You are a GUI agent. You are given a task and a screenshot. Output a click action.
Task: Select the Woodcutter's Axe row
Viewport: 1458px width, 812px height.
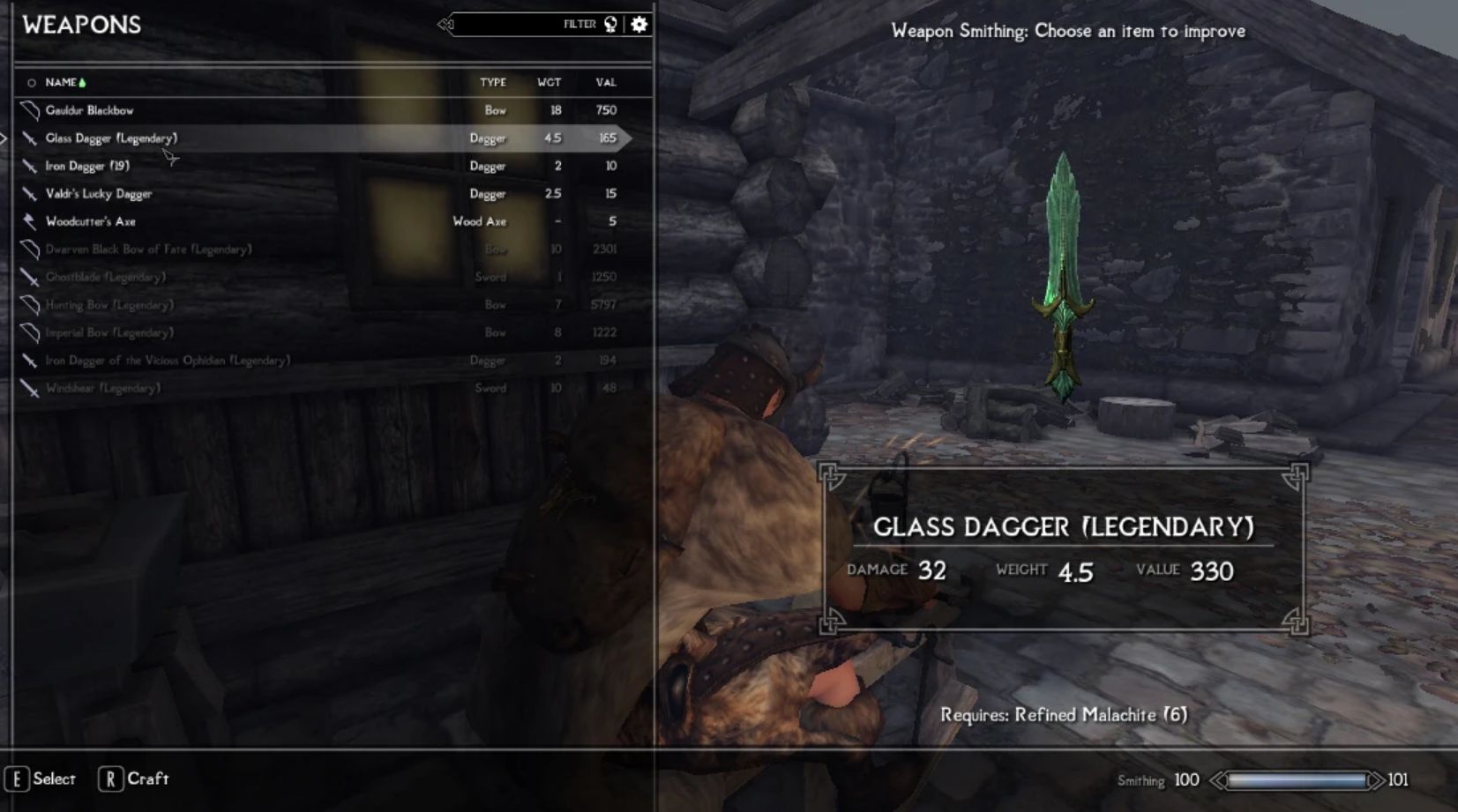91,221
